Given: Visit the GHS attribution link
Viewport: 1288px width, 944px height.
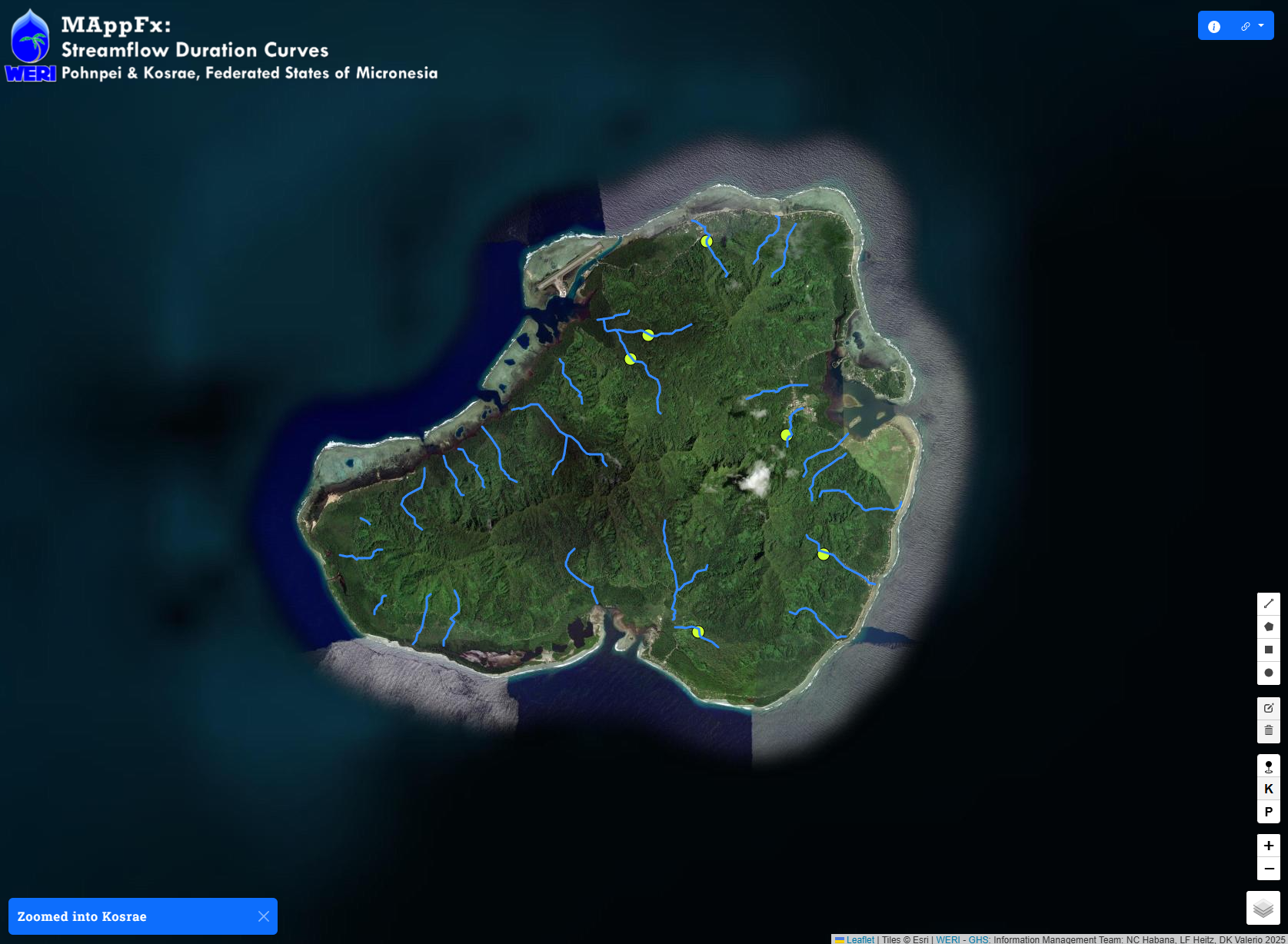Looking at the screenshot, I should [977, 939].
